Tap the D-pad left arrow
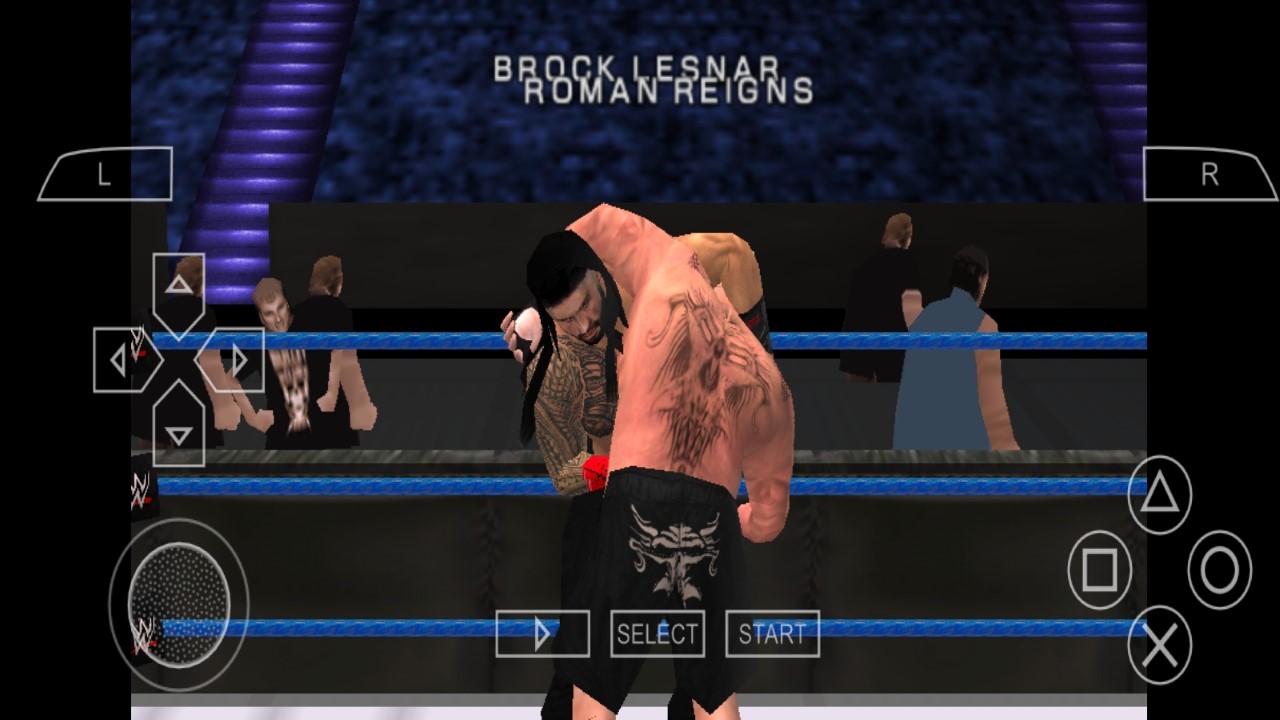This screenshot has height=720, width=1280. pyautogui.click(x=122, y=360)
